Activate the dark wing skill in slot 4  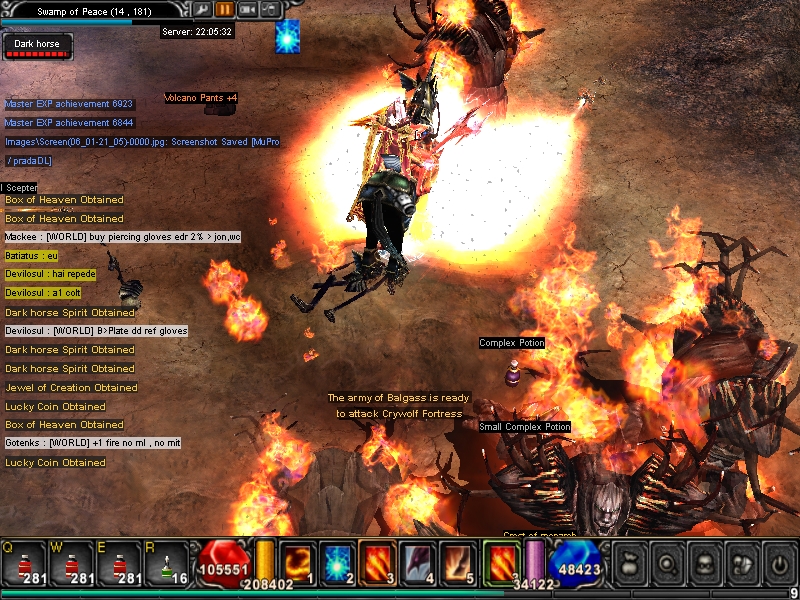418,564
